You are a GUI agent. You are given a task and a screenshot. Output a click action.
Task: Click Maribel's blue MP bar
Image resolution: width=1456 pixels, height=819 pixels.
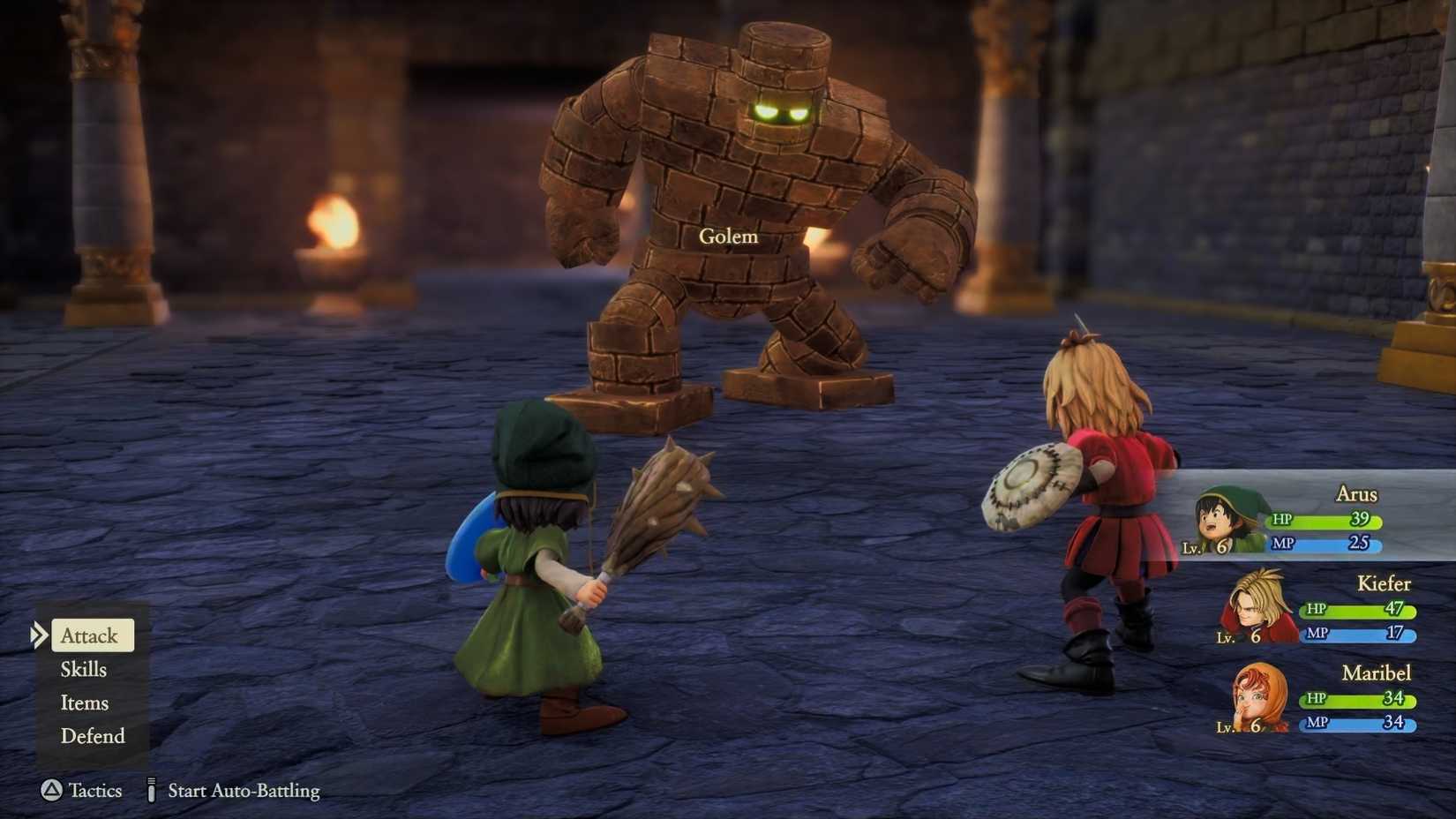1355,724
